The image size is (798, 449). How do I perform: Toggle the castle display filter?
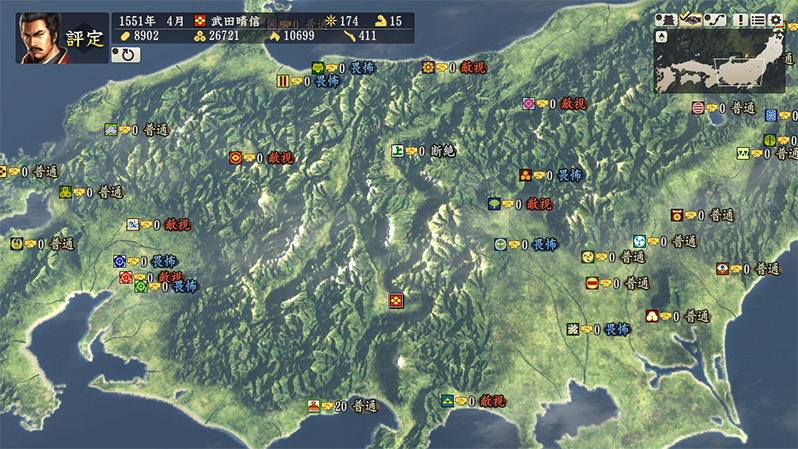pyautogui.click(x=666, y=20)
